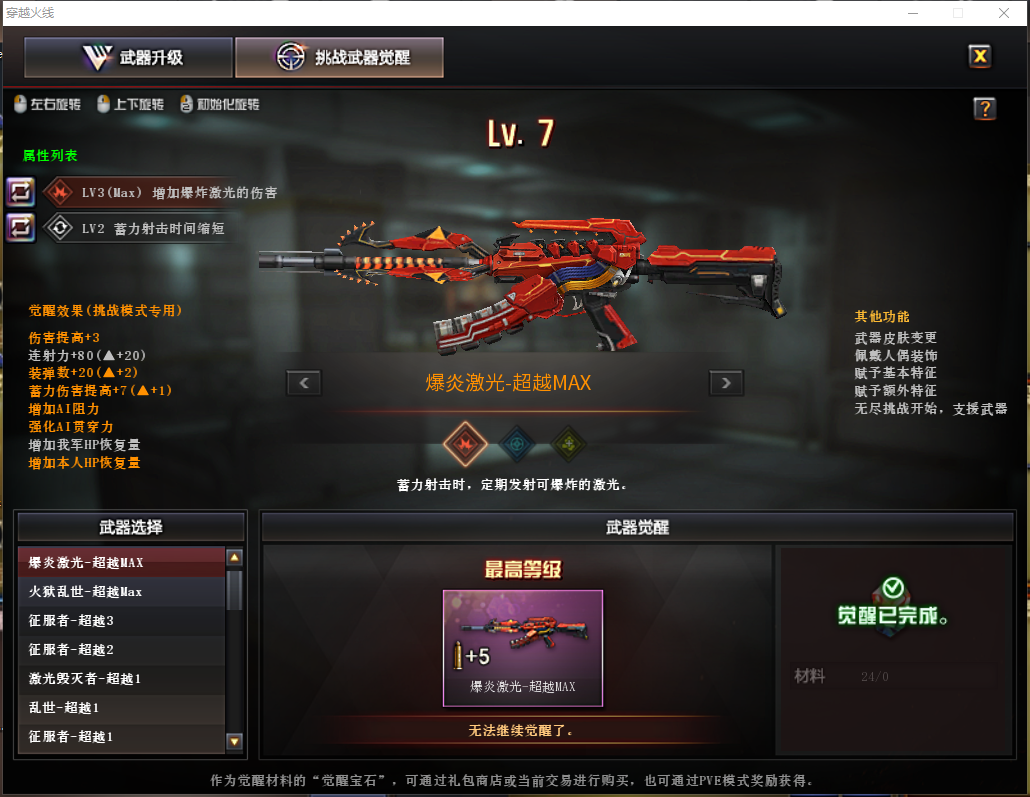Show the next weapon with right arrow

pos(726,382)
